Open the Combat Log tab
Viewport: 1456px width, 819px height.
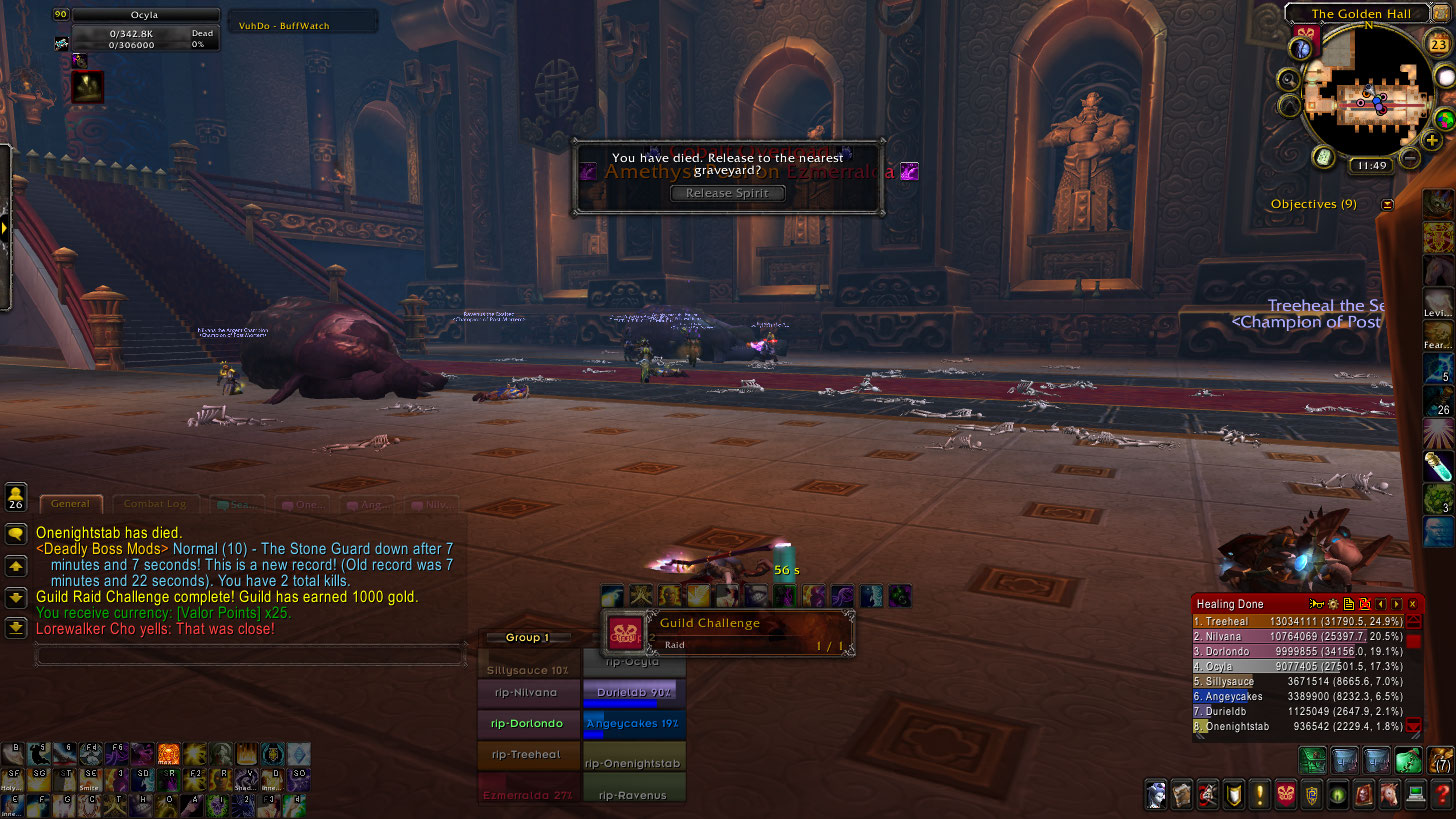pos(154,504)
